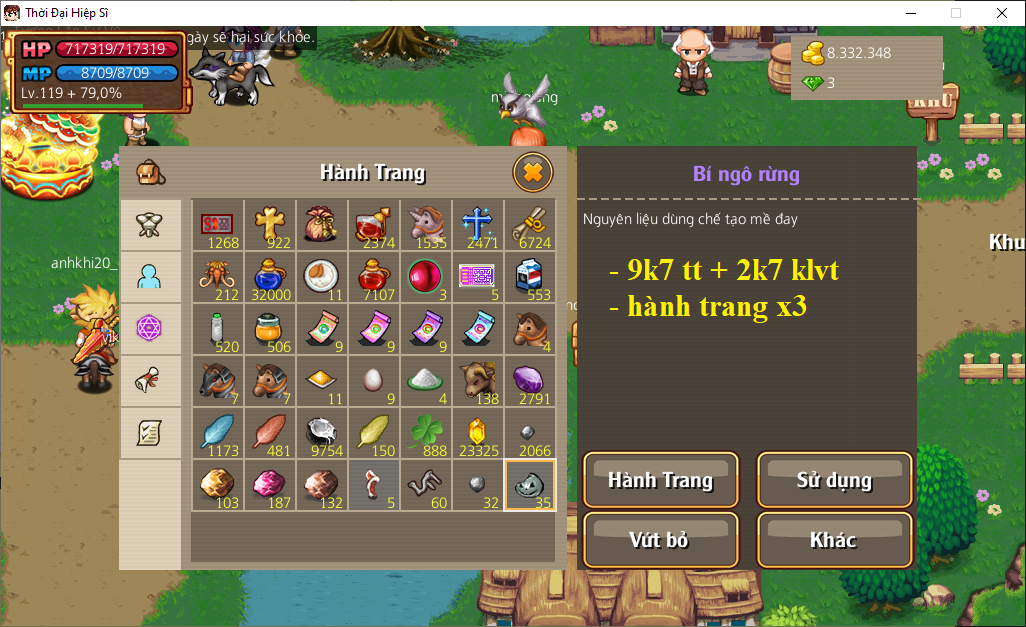
Task: Select the milk carton item
Action: [530, 277]
